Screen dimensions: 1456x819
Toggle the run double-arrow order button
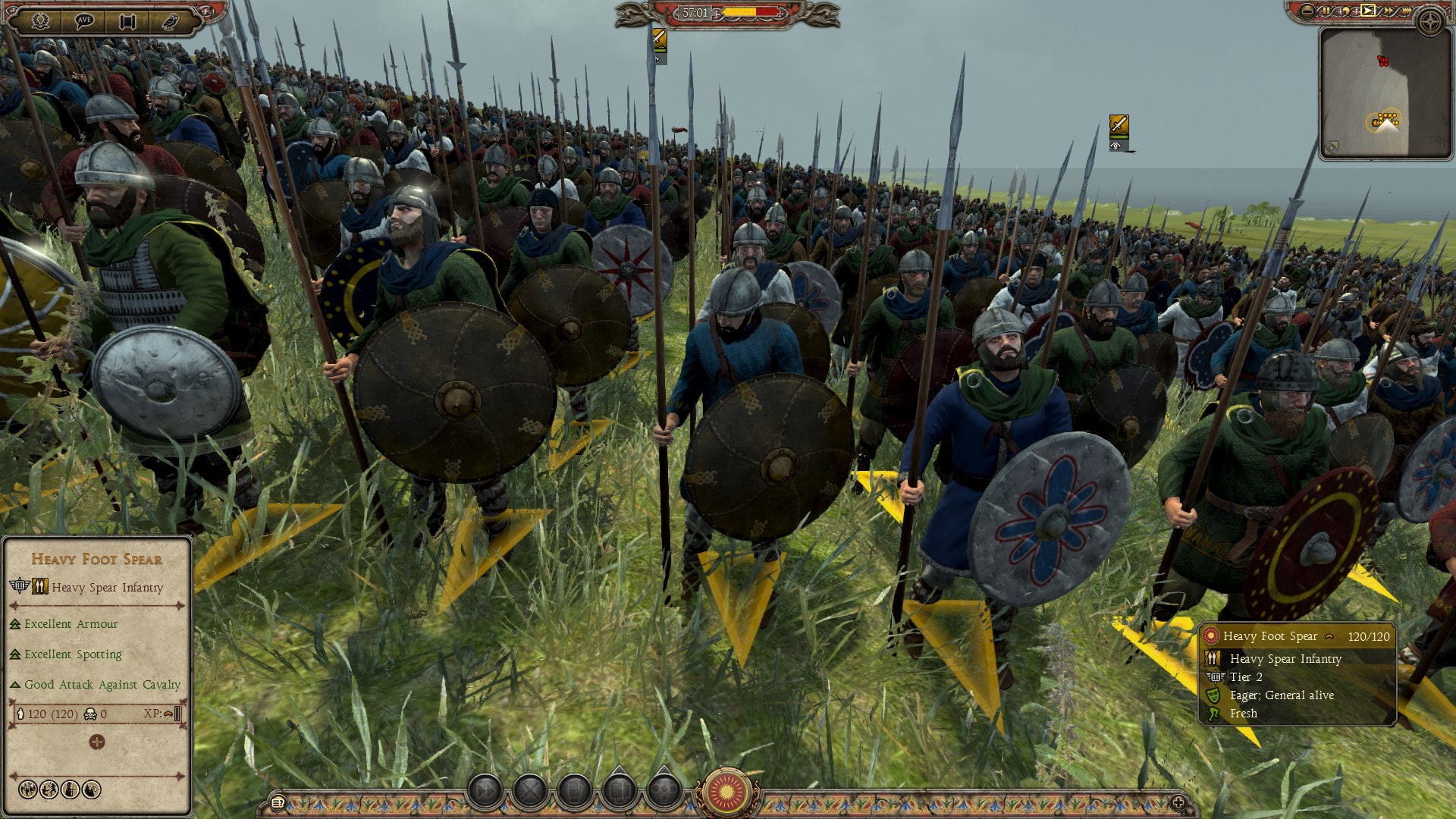point(485,791)
